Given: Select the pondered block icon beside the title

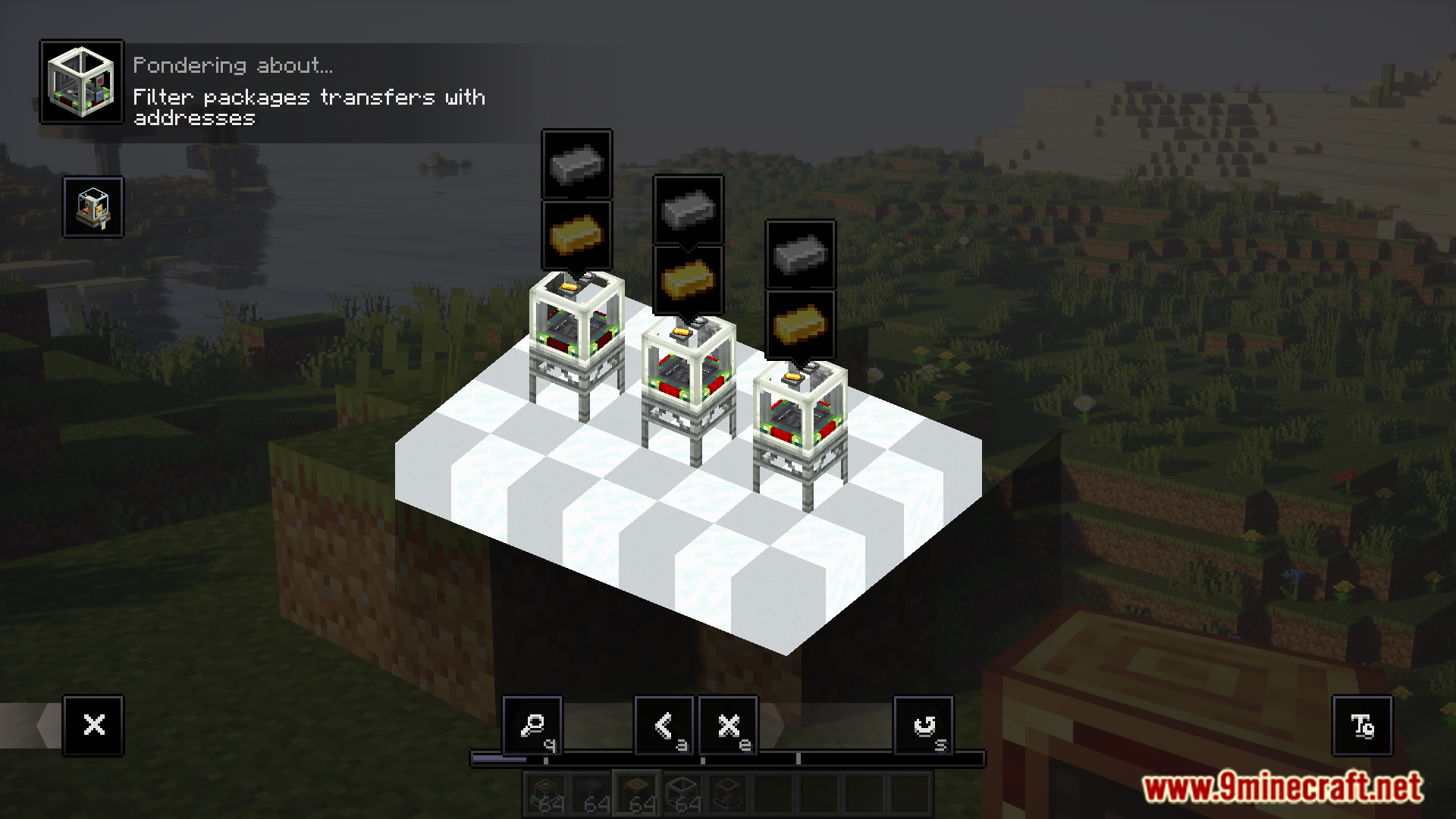Looking at the screenshot, I should click(x=82, y=82).
